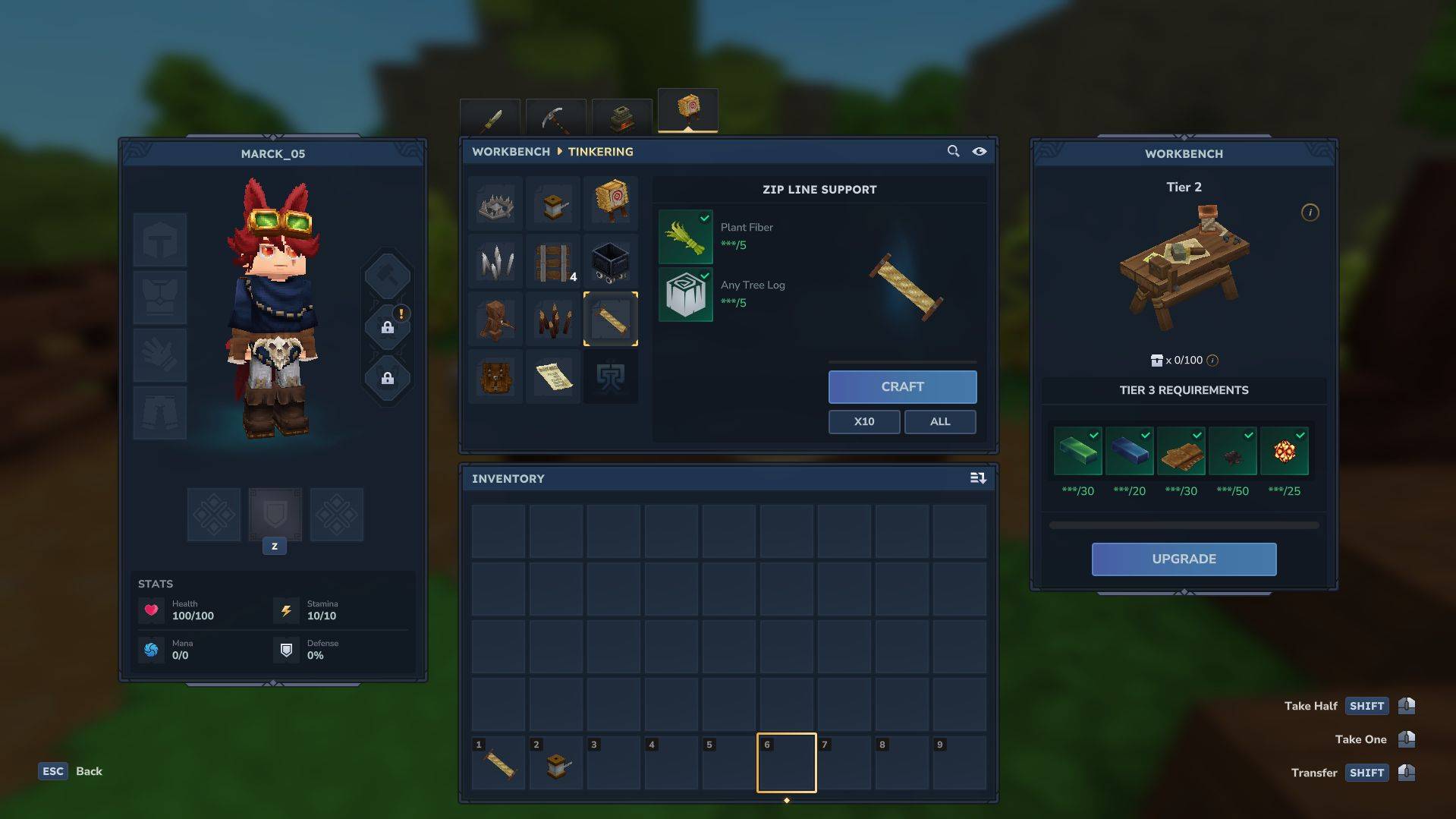
Task: Select the spool item in hotbar slot 2
Action: click(557, 764)
